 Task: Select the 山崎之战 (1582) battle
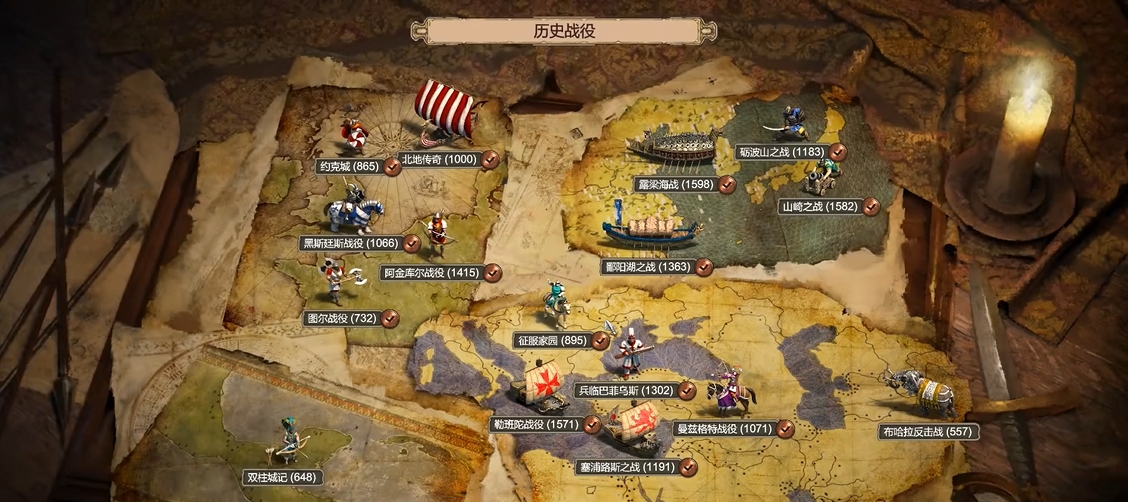[x=819, y=207]
